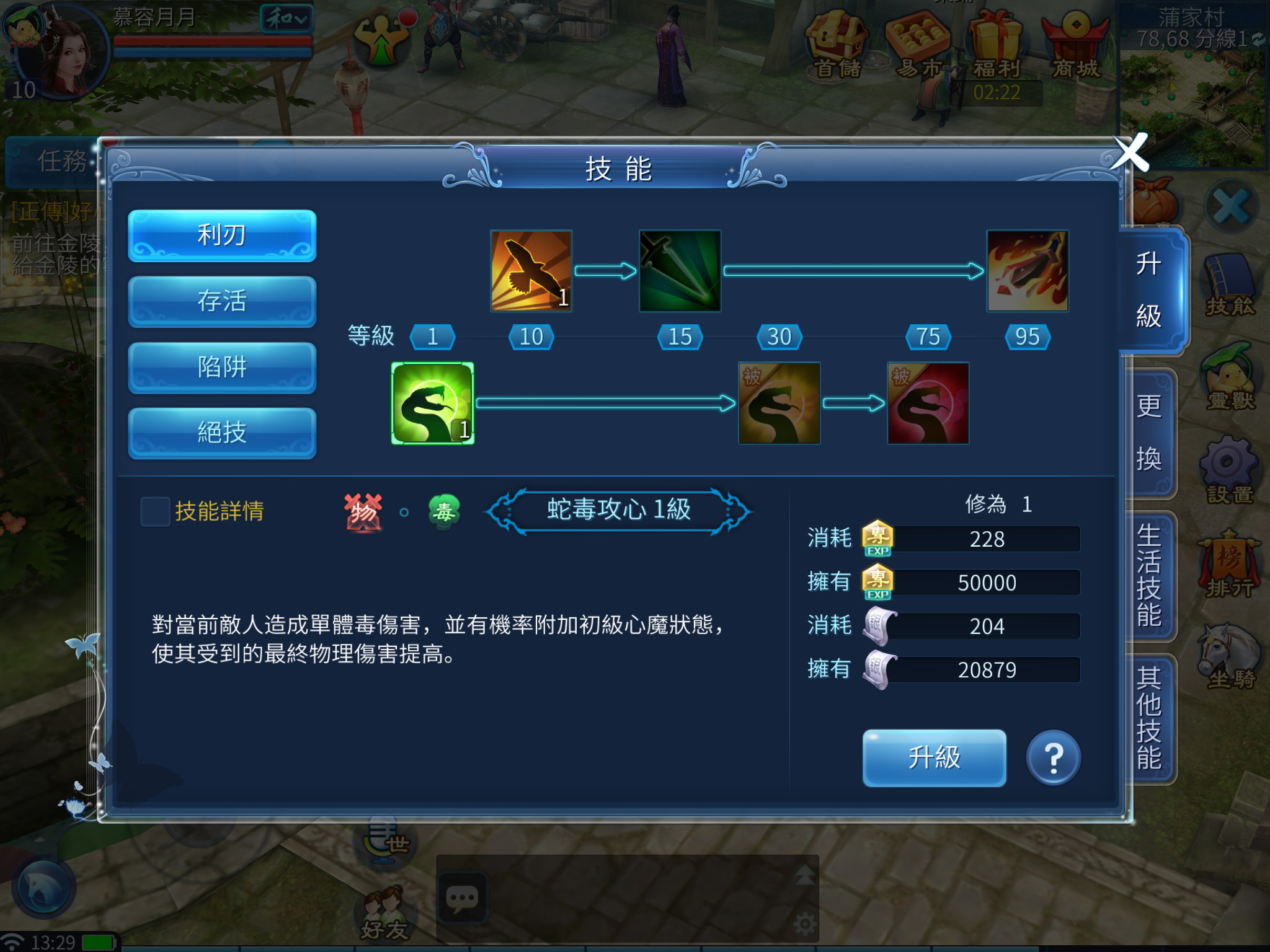Switch to the 存活 skill tab

(221, 302)
